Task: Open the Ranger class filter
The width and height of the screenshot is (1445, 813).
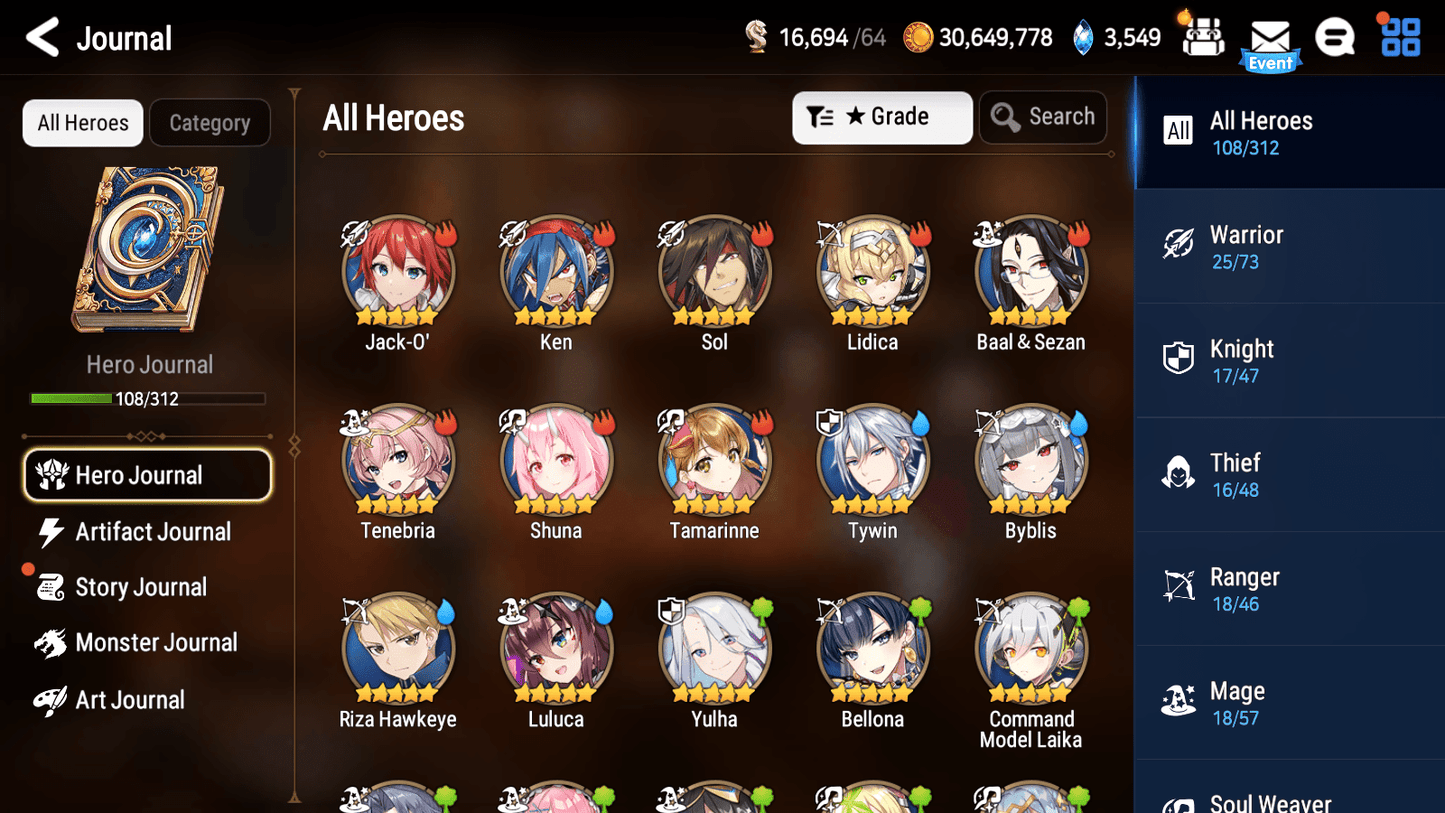Action: [x=1289, y=588]
